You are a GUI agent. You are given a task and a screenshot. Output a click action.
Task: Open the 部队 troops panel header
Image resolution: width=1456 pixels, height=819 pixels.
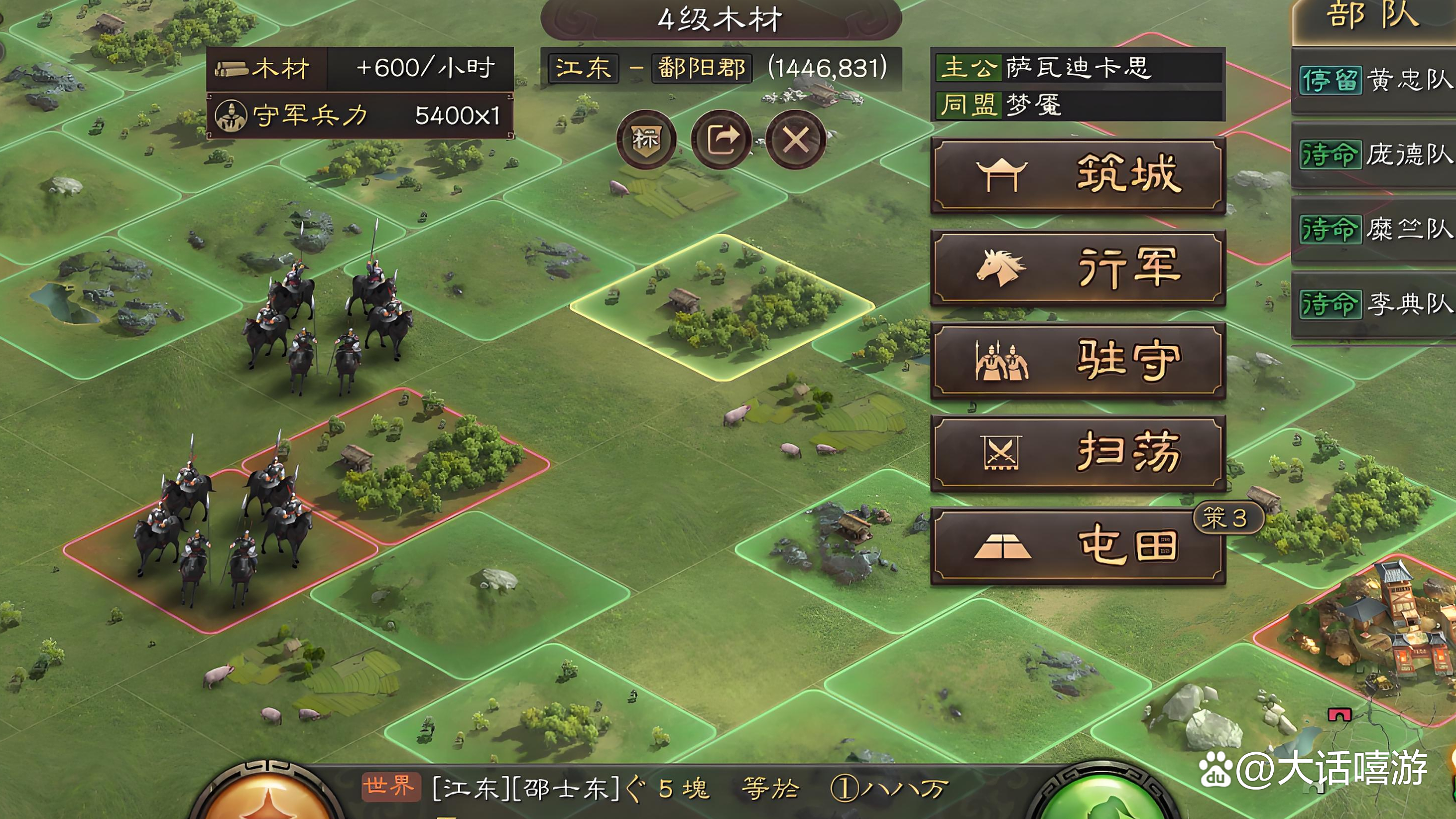[1373, 17]
